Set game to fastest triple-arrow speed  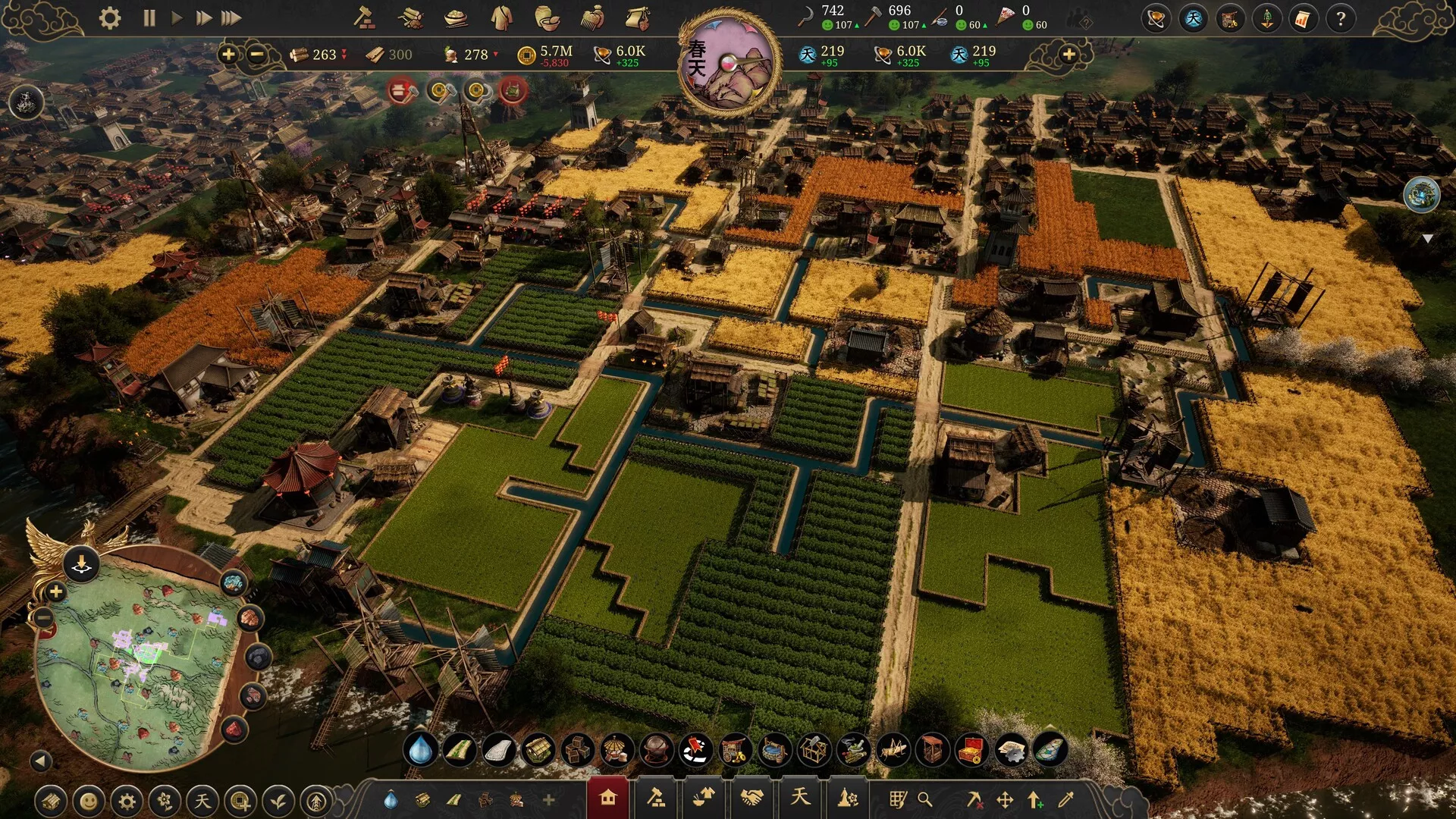click(231, 18)
